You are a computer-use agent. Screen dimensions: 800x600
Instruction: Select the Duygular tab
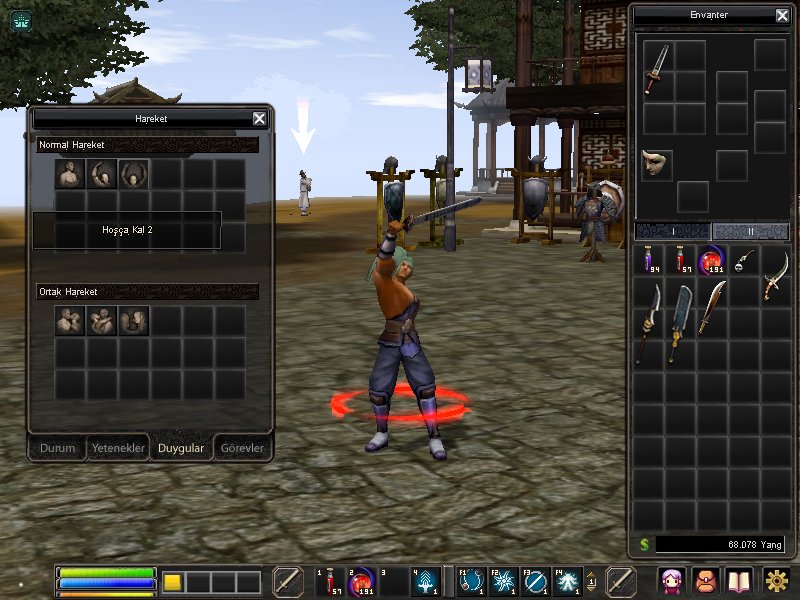point(181,448)
